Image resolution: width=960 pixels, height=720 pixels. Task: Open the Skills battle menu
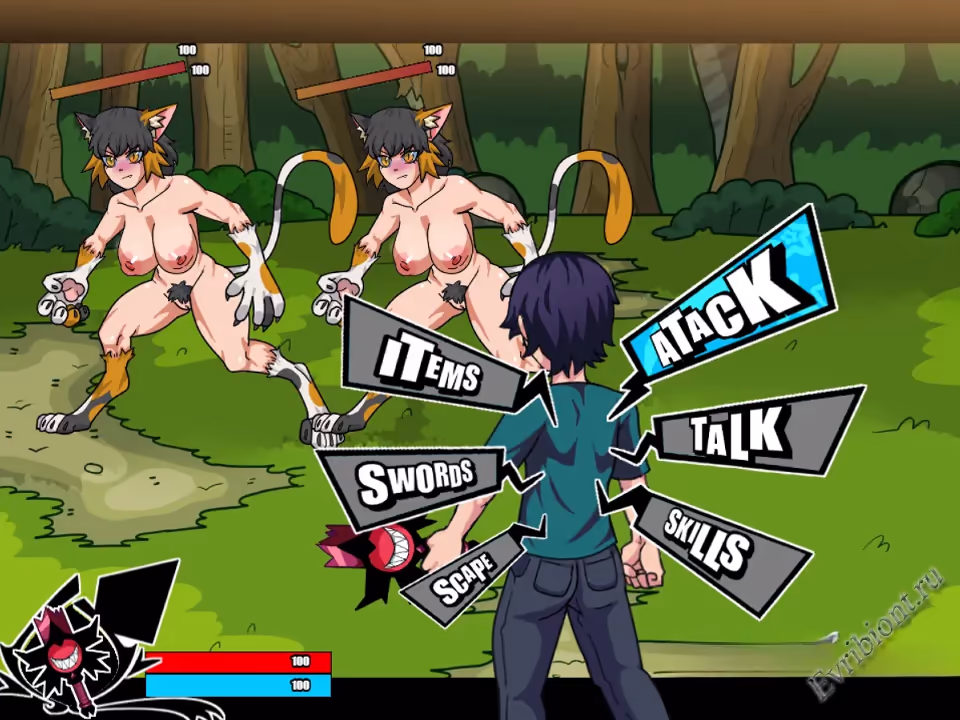pos(708,540)
